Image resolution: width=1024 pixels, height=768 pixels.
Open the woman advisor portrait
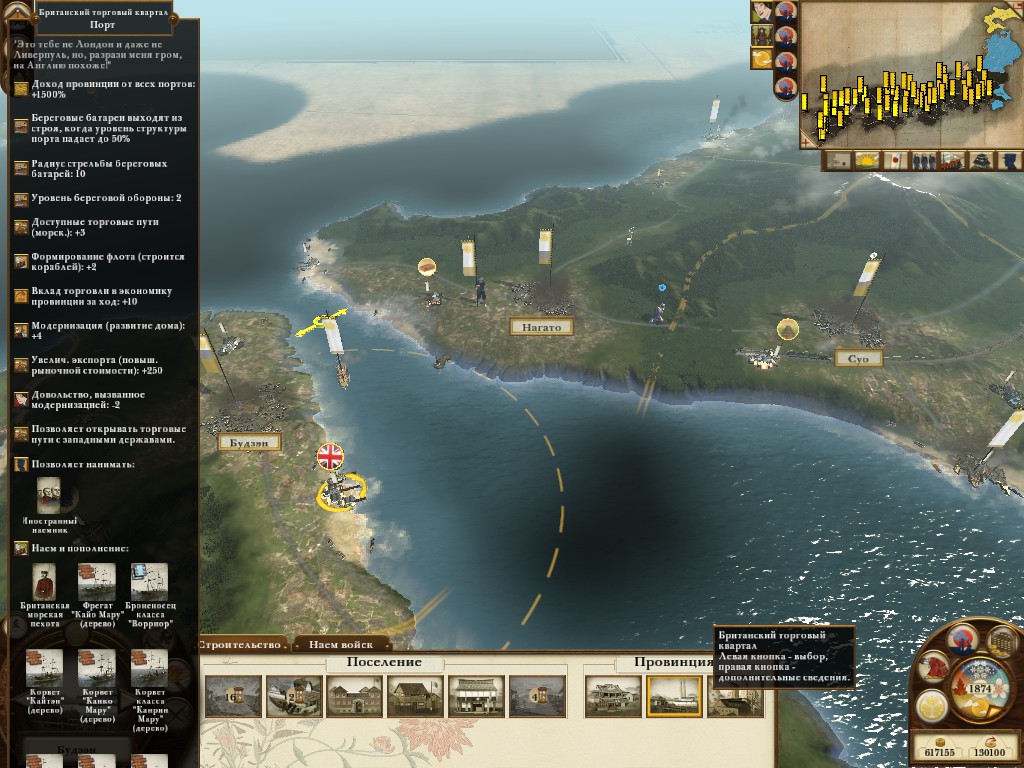tap(763, 12)
